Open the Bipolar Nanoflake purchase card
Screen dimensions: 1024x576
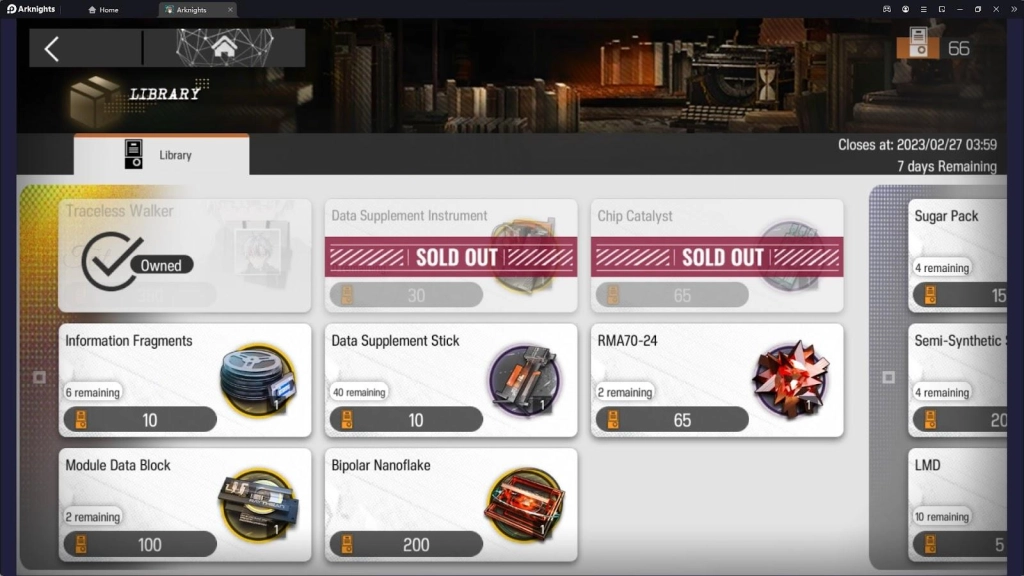tap(450, 504)
